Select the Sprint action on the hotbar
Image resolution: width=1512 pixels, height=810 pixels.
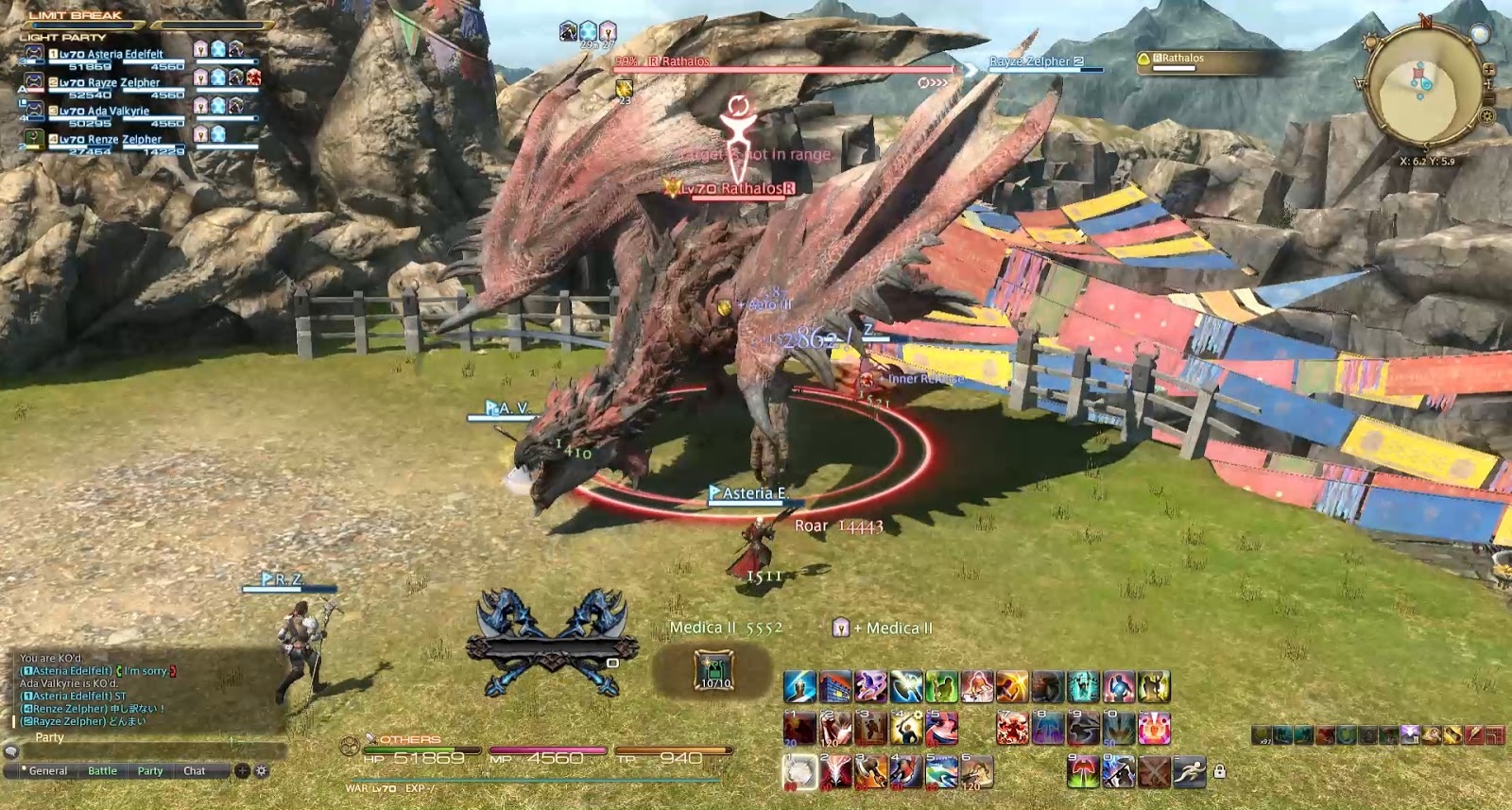pos(1188,771)
